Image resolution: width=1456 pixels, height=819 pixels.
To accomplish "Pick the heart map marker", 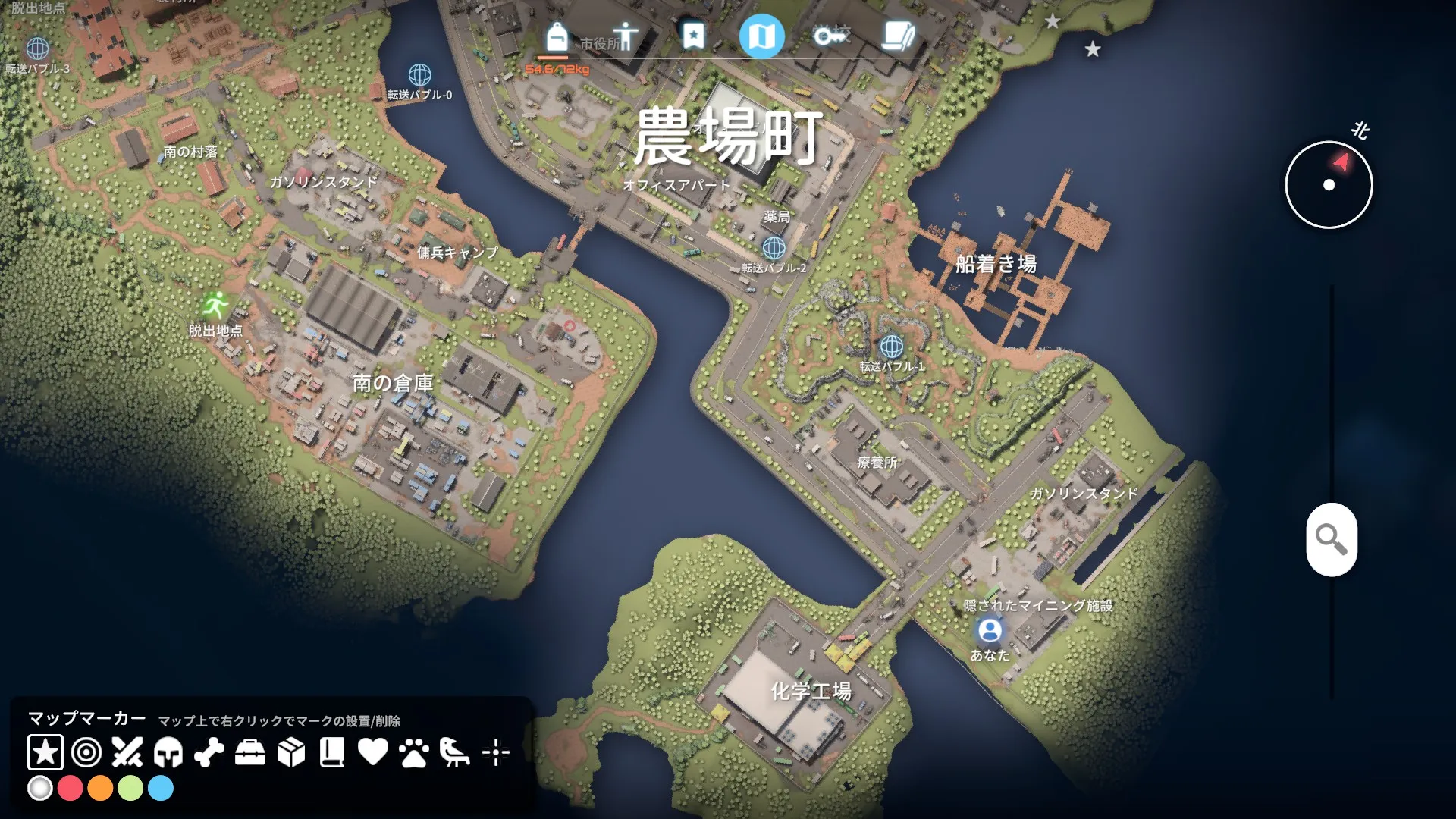I will pyautogui.click(x=373, y=752).
